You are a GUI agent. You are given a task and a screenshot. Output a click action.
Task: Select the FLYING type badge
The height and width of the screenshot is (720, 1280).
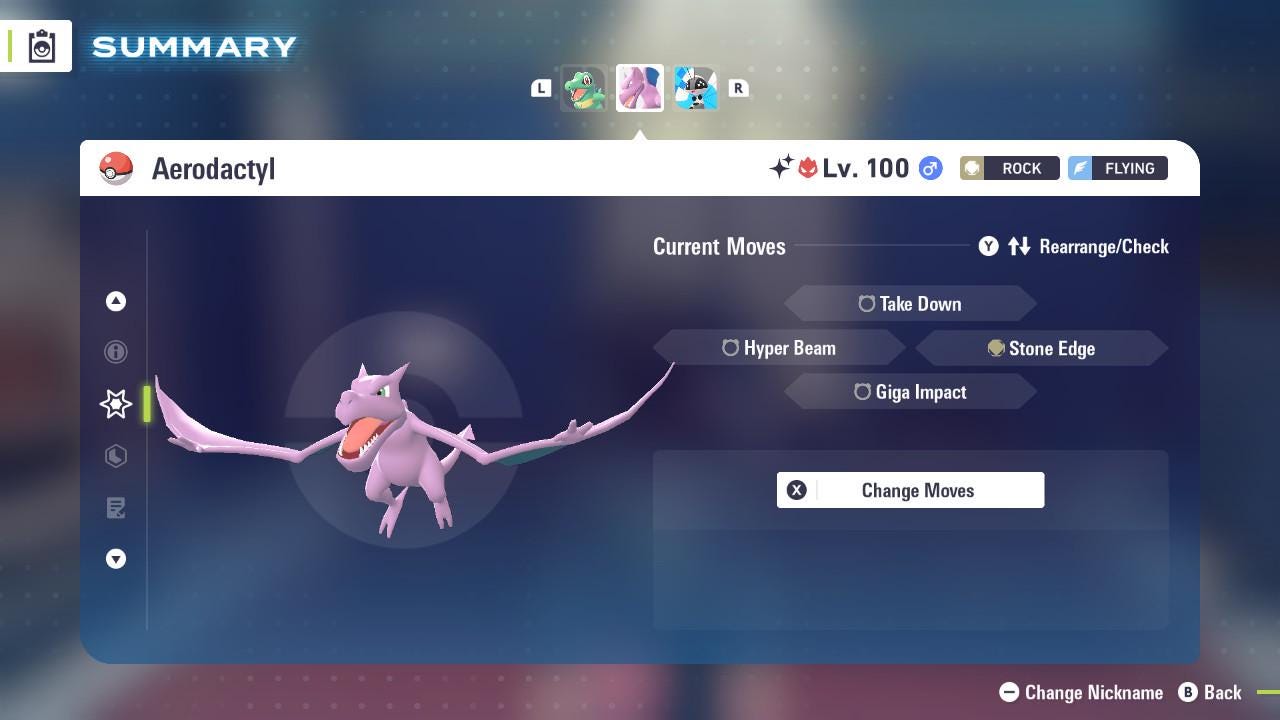tap(1117, 168)
